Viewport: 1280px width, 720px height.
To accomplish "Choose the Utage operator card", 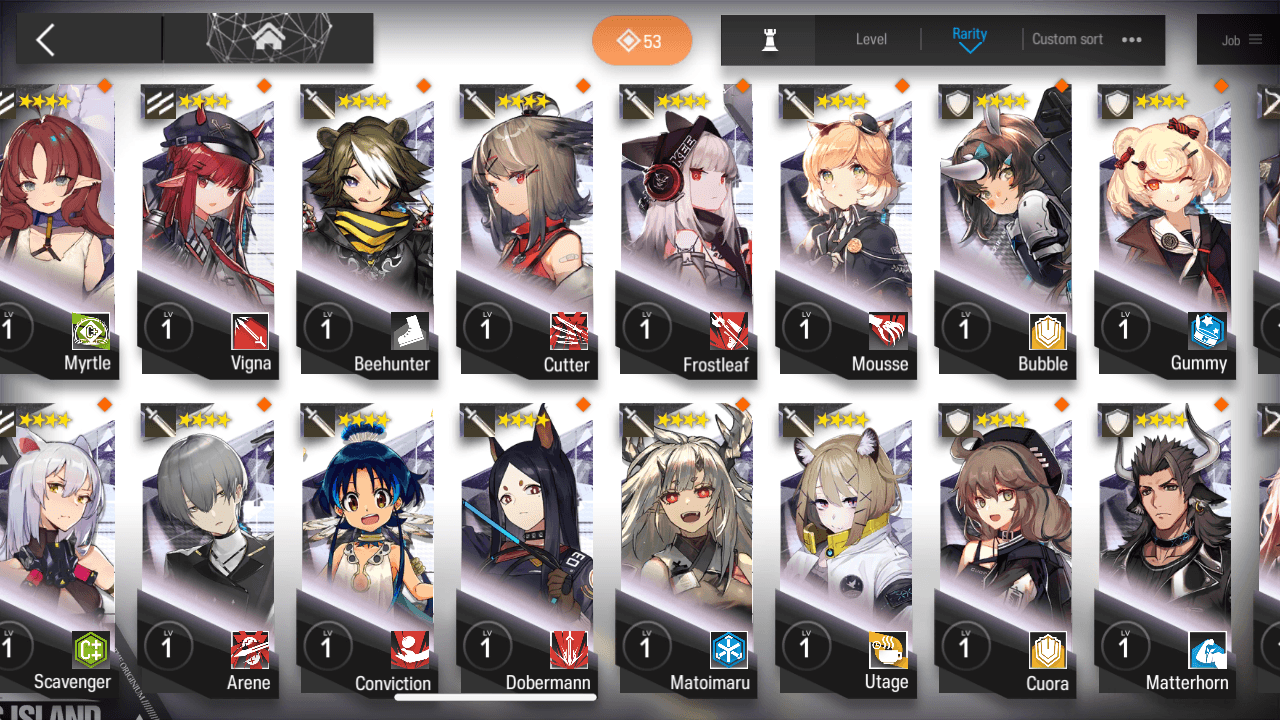I will [x=846, y=550].
